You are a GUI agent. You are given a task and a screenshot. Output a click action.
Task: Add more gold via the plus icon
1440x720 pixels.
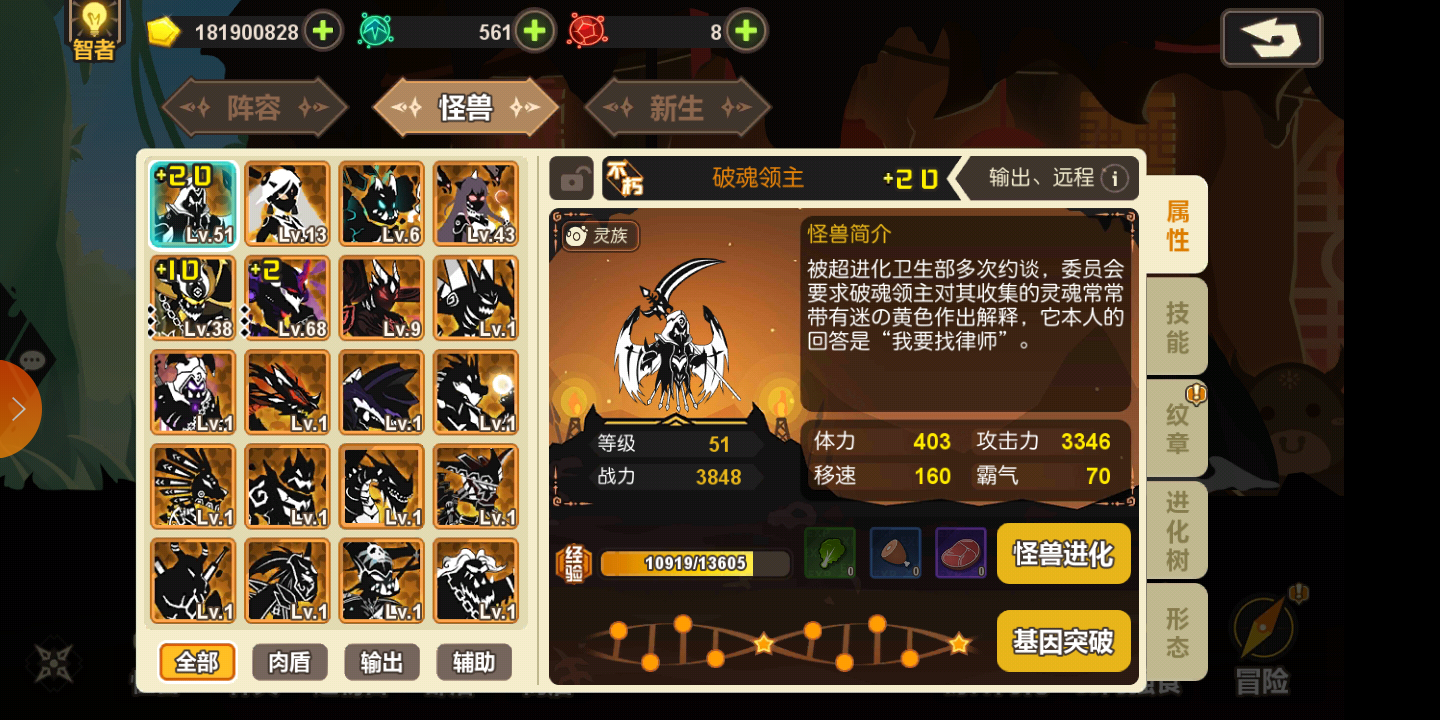pyautogui.click(x=321, y=31)
